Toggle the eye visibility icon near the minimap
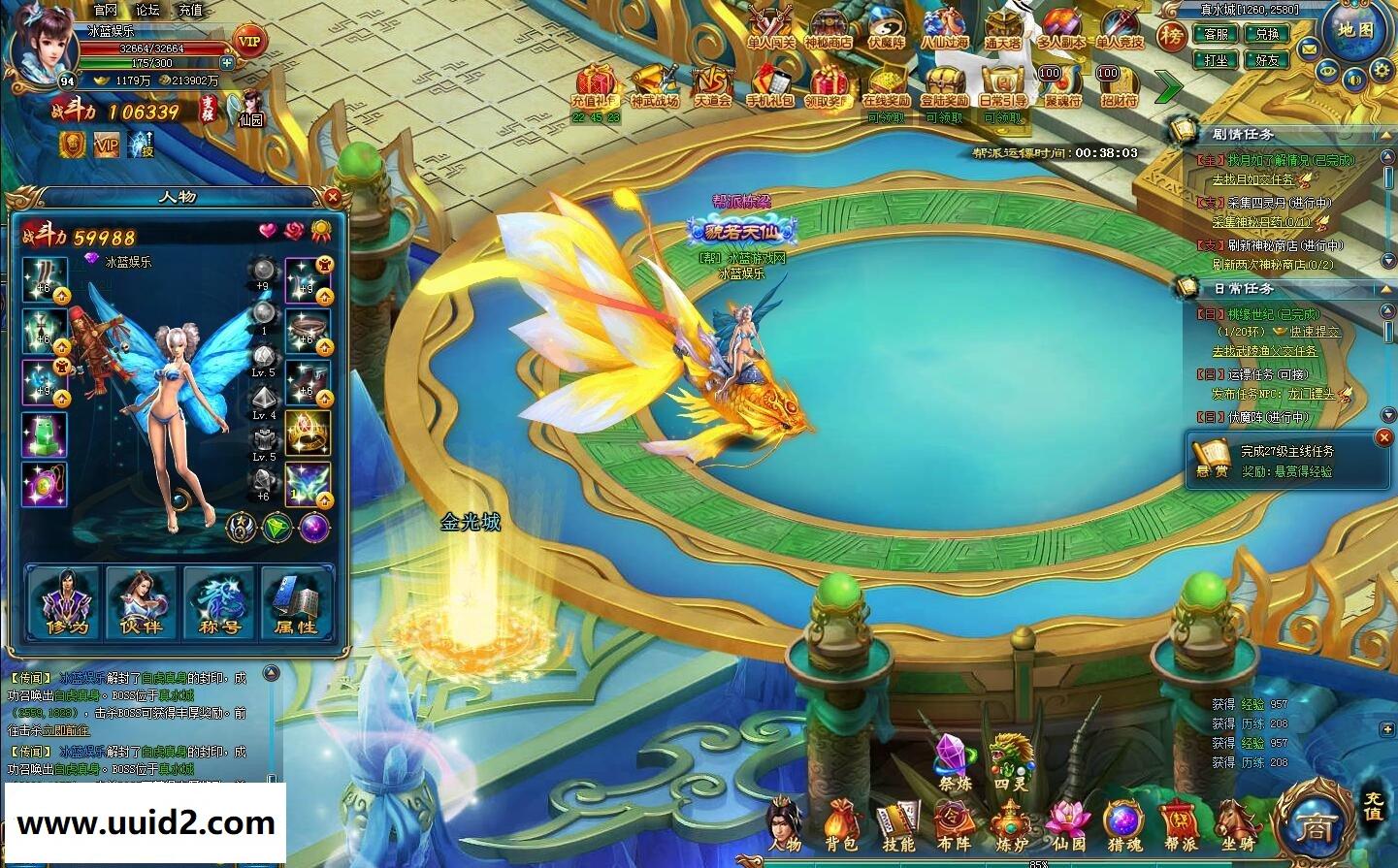Image resolution: width=1398 pixels, height=868 pixels. click(1327, 71)
